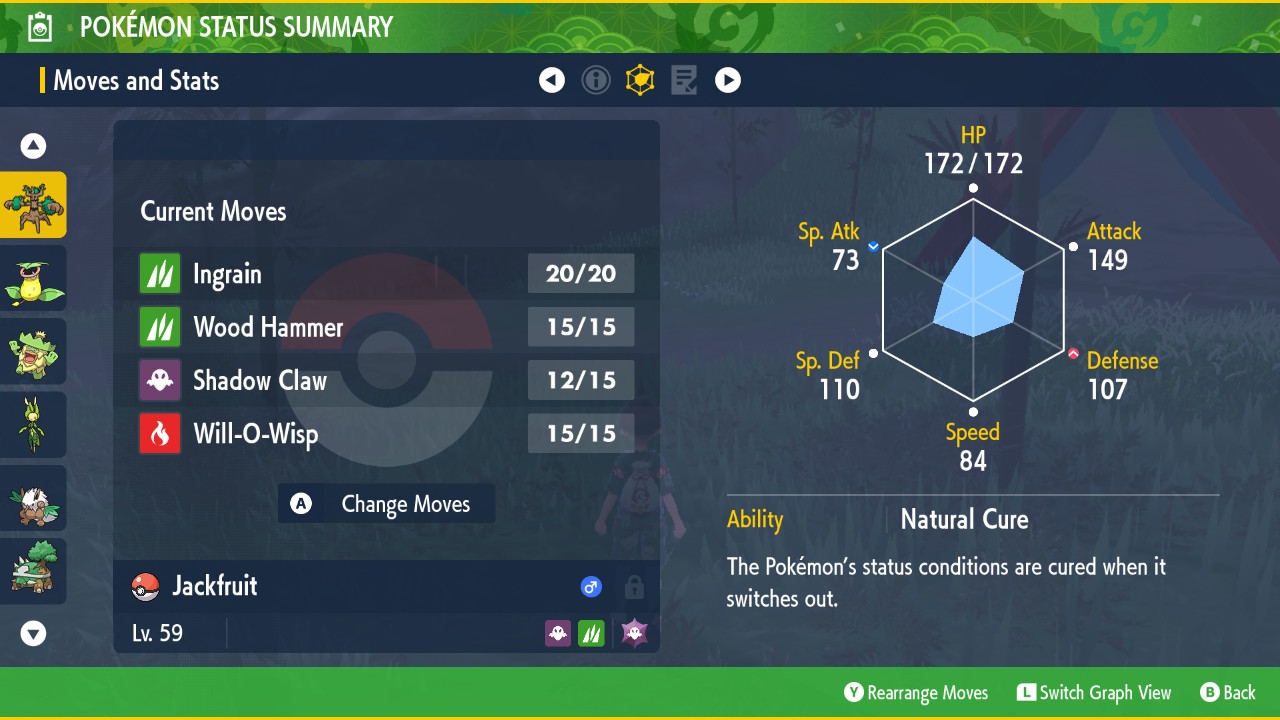Pick the Will-O-Wisp move row
1280x720 pixels.
(x=386, y=434)
